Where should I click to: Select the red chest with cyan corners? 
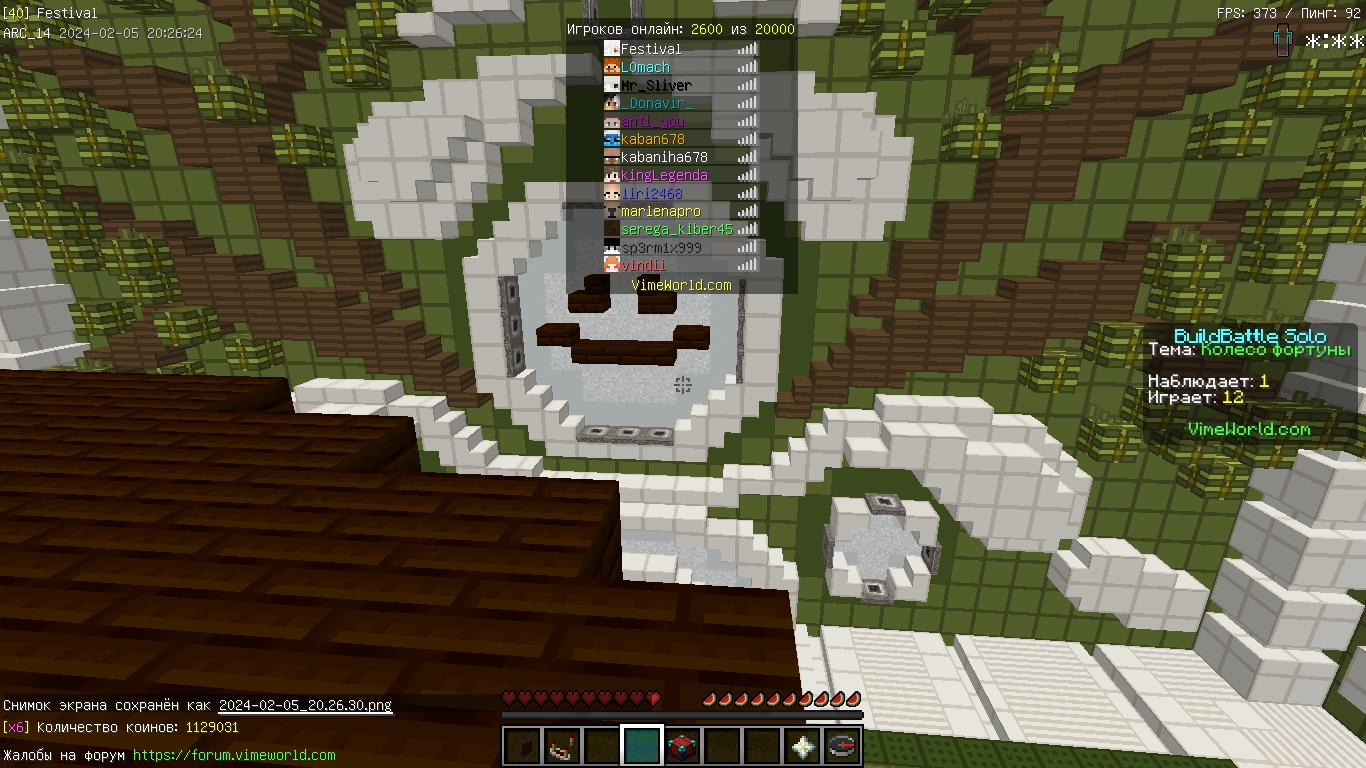click(x=682, y=745)
